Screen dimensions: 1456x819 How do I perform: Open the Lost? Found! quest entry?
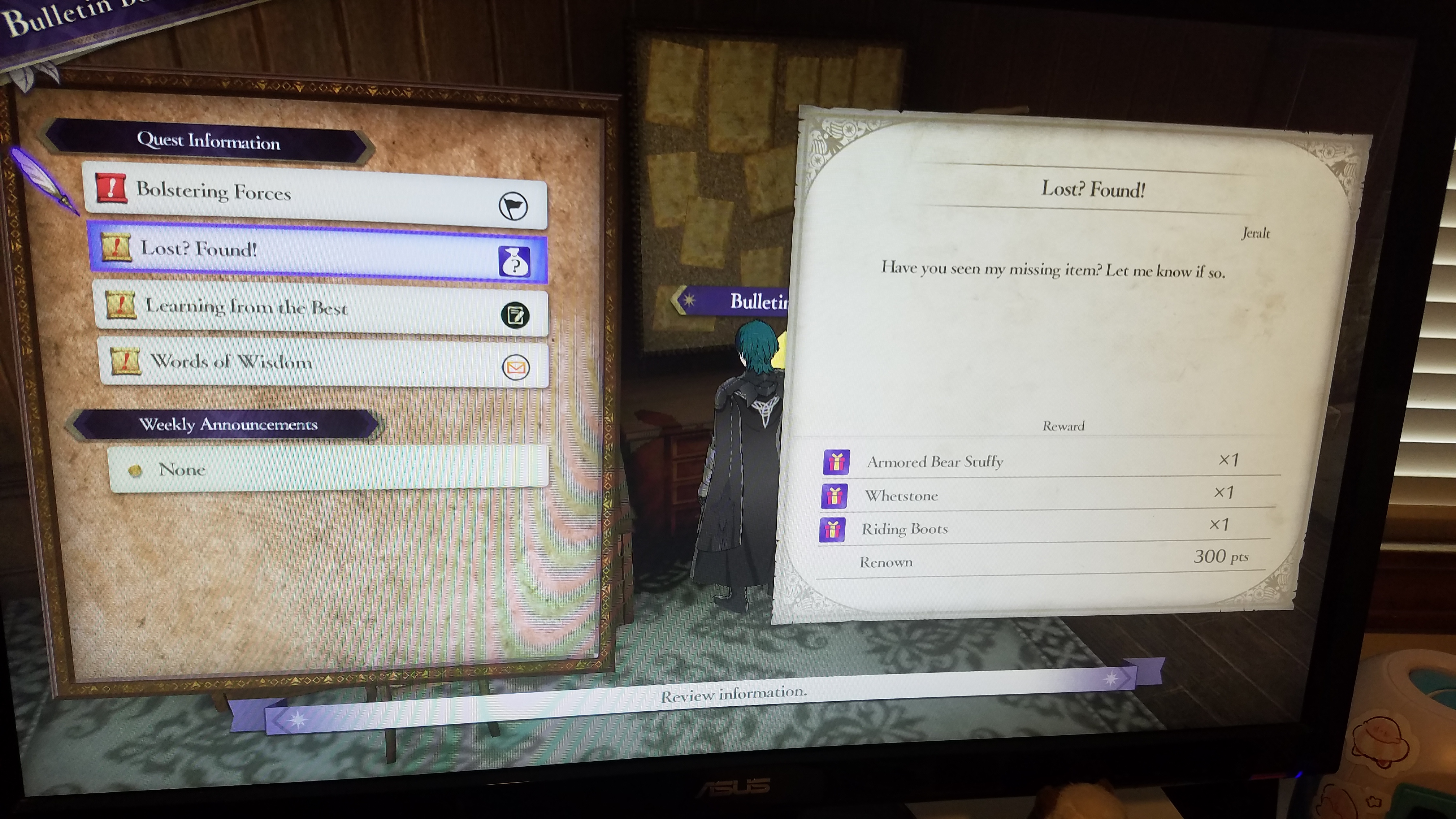tap(317, 253)
